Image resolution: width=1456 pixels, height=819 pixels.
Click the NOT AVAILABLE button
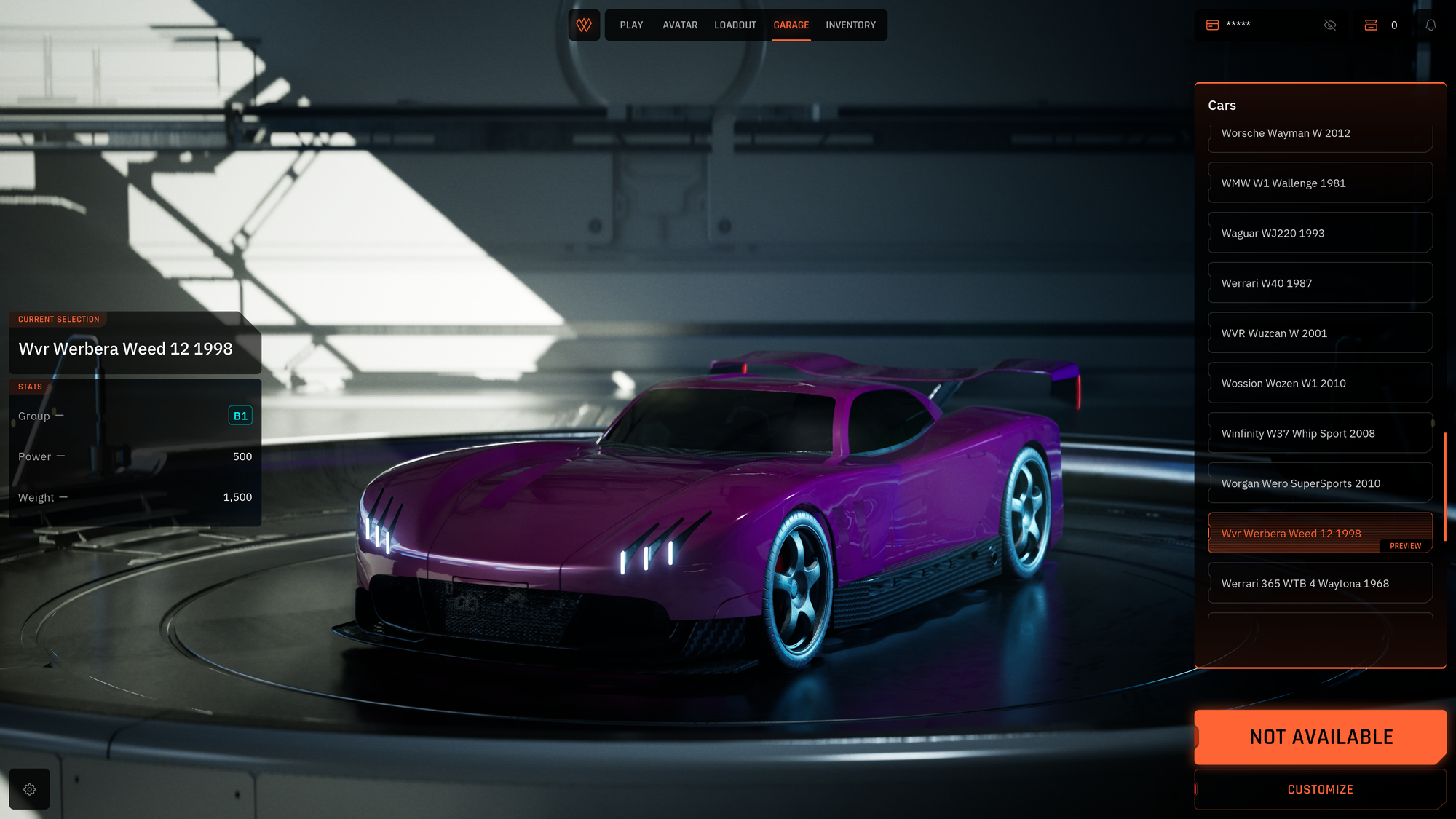click(x=1321, y=737)
